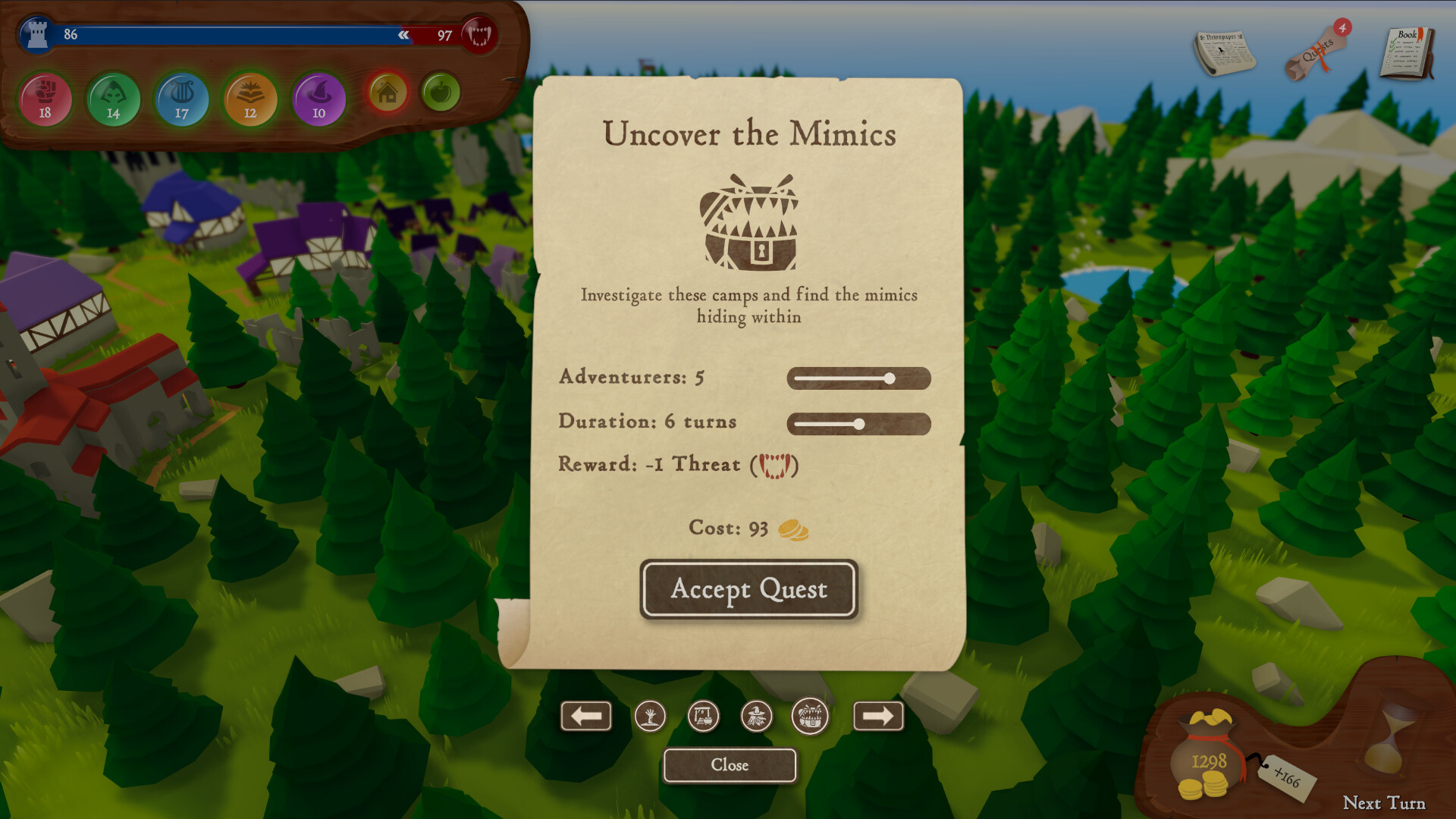Accept the Uncover the Mimics quest

(748, 589)
